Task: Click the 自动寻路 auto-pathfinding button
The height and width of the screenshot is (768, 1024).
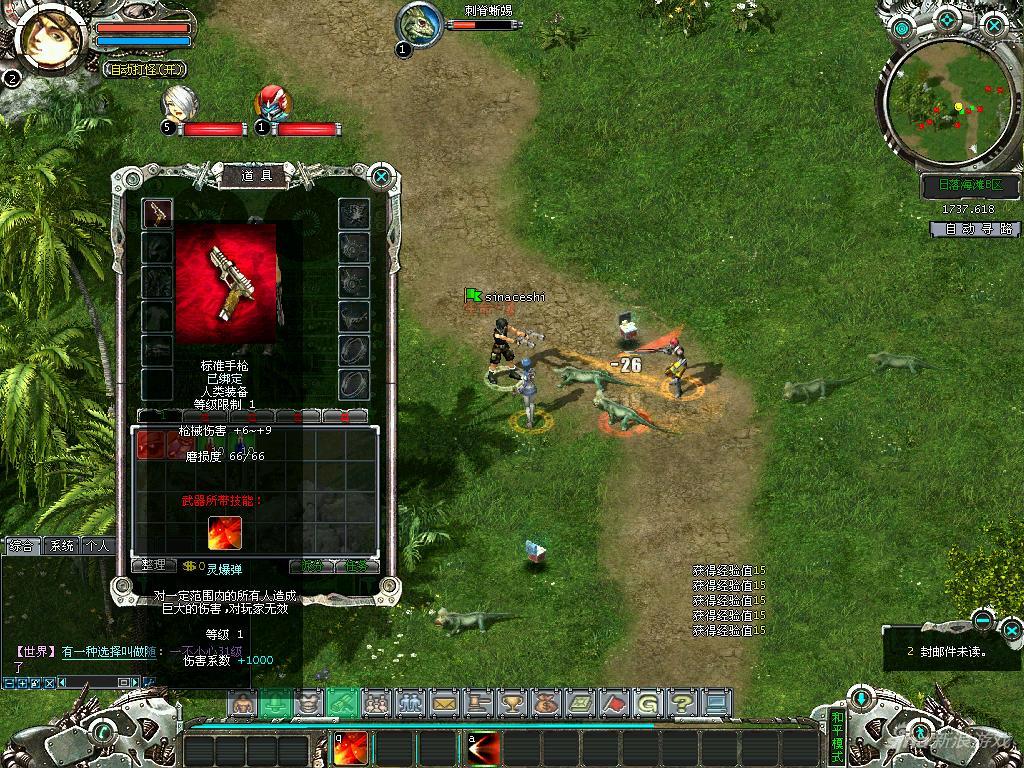Action: 973,229
